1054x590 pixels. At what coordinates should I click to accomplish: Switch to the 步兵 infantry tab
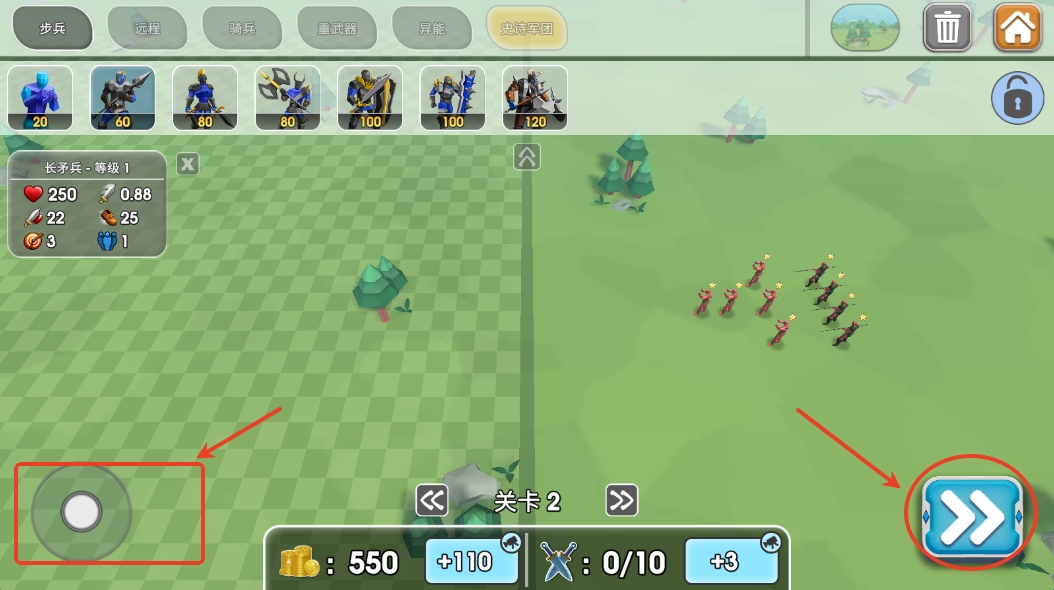click(52, 28)
